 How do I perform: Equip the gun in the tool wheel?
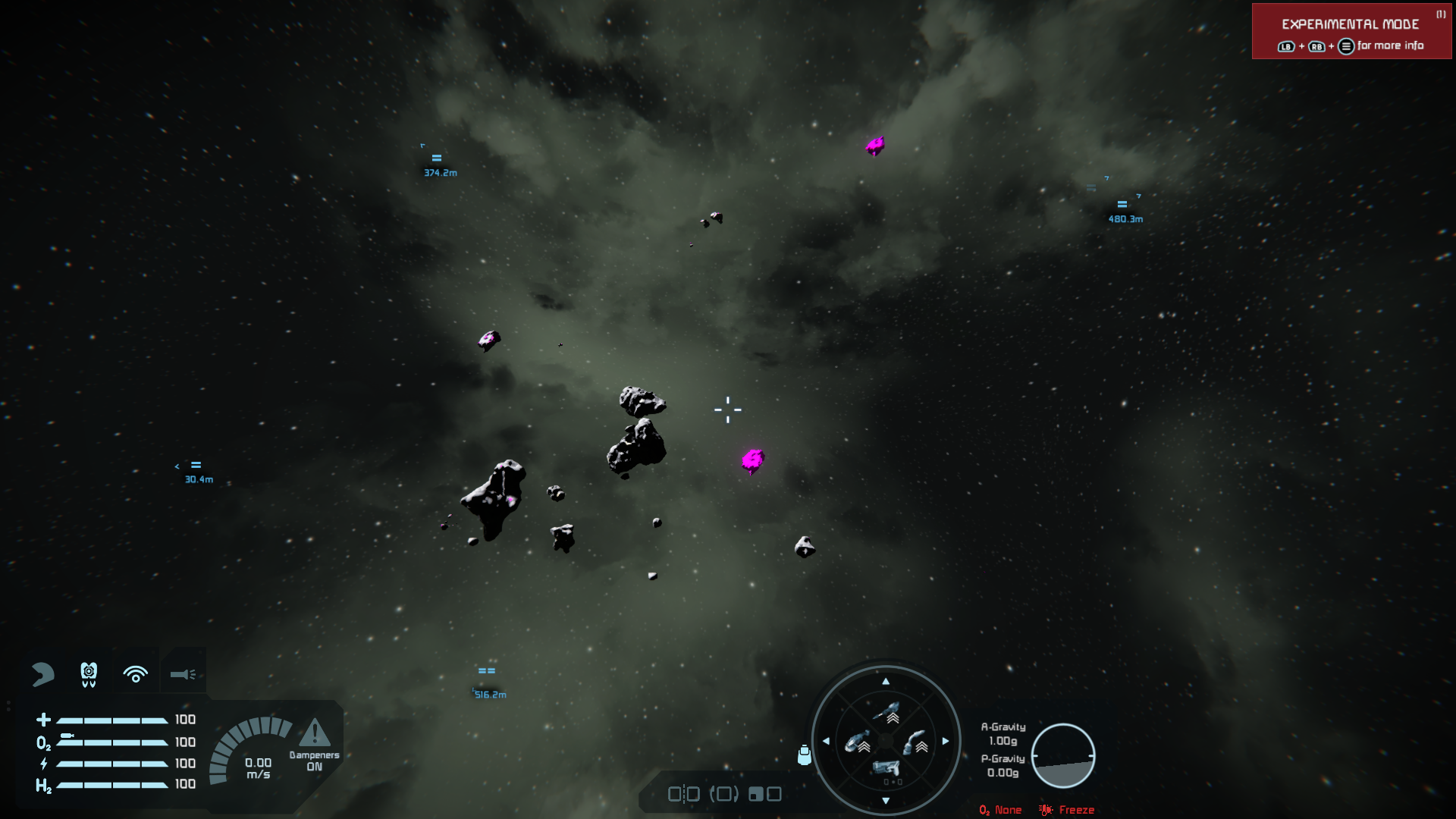pyautogui.click(x=886, y=769)
